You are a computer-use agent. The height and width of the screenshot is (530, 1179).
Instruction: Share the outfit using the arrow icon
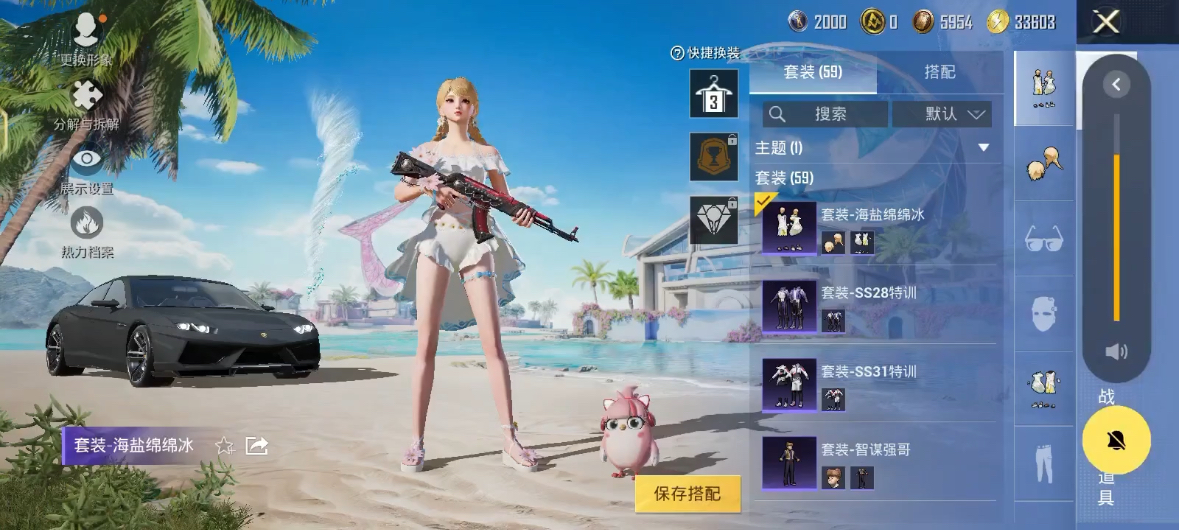coord(257,446)
